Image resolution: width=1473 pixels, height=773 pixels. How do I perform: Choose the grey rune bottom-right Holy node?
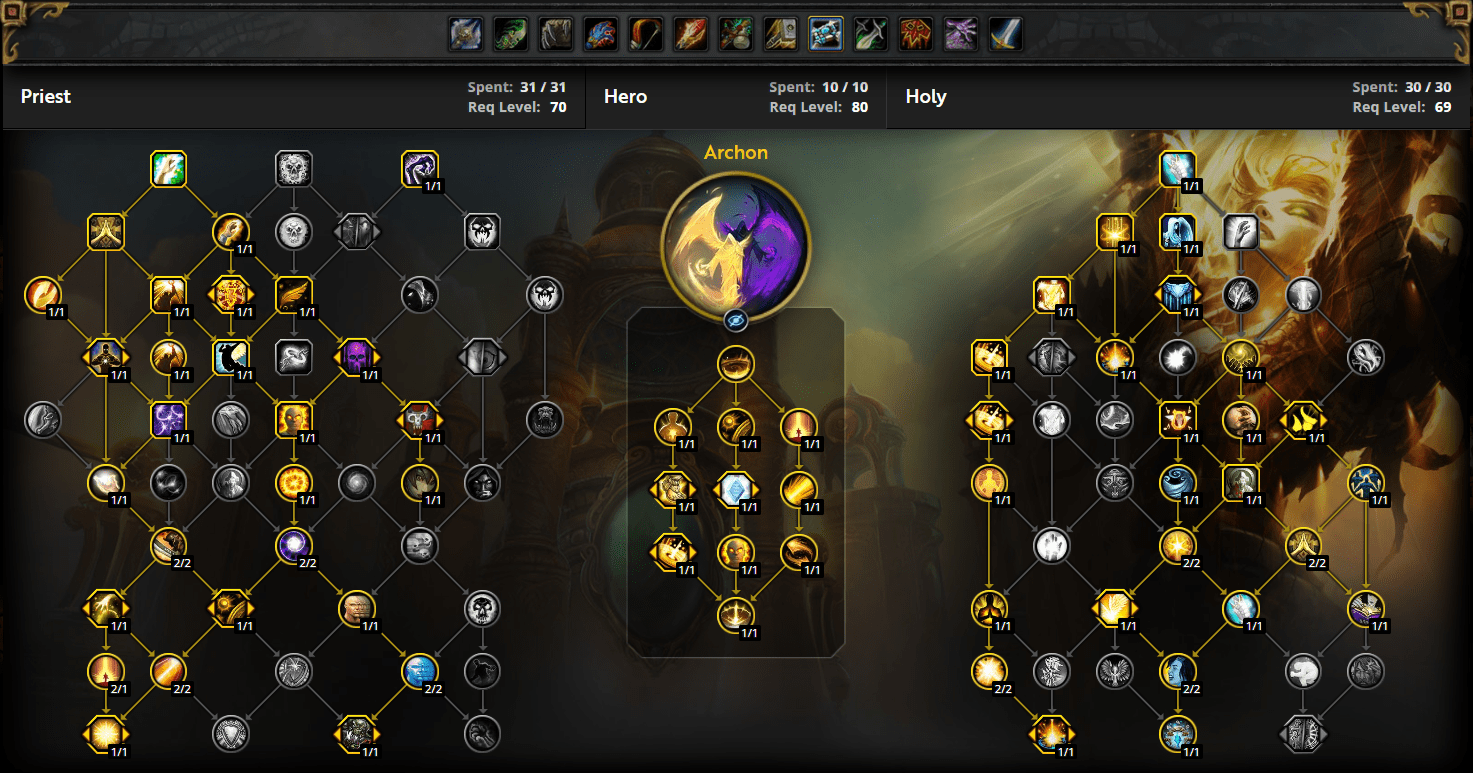[1303, 734]
